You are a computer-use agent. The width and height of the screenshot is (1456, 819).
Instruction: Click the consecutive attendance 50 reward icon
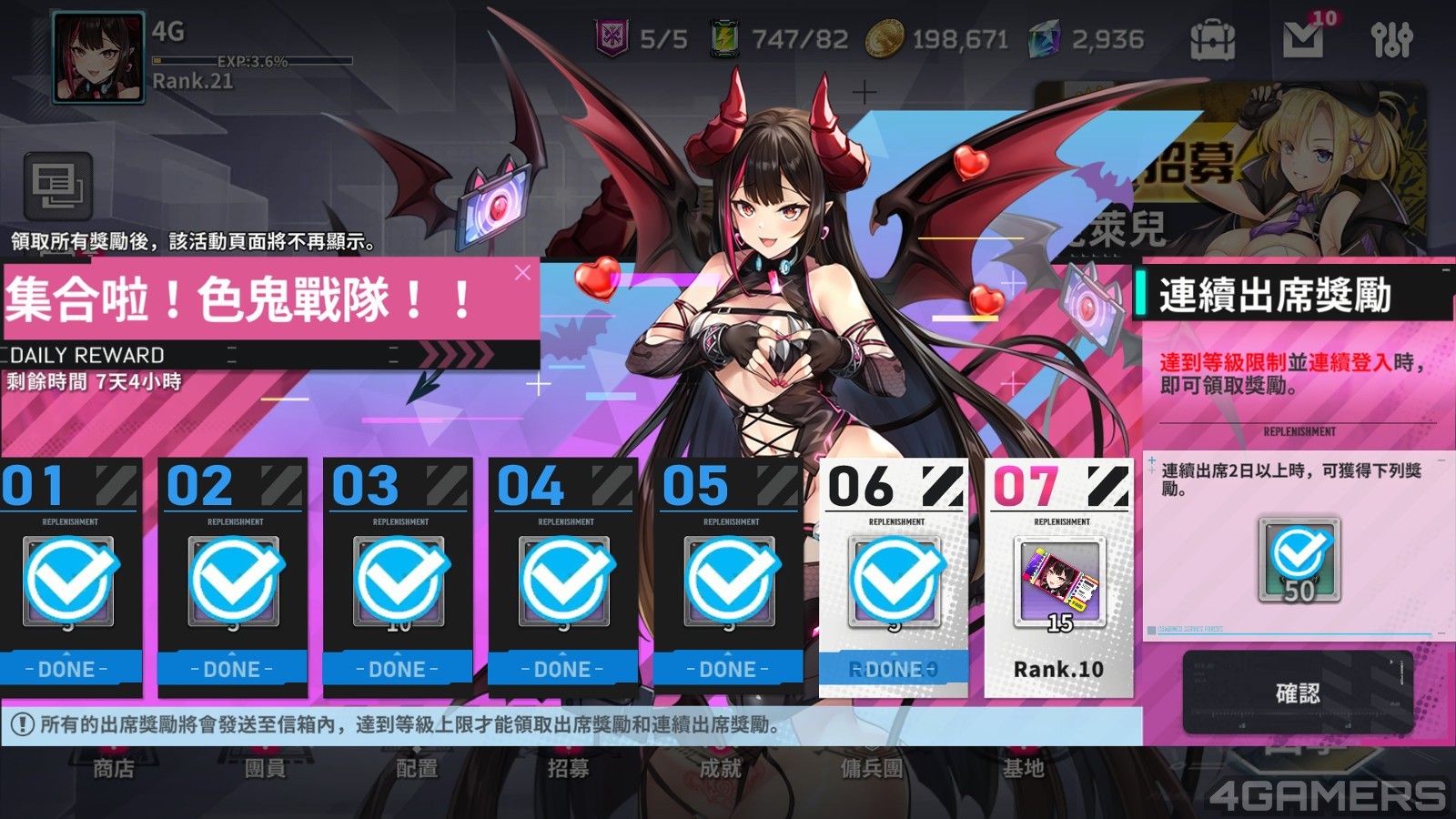[x=1299, y=560]
